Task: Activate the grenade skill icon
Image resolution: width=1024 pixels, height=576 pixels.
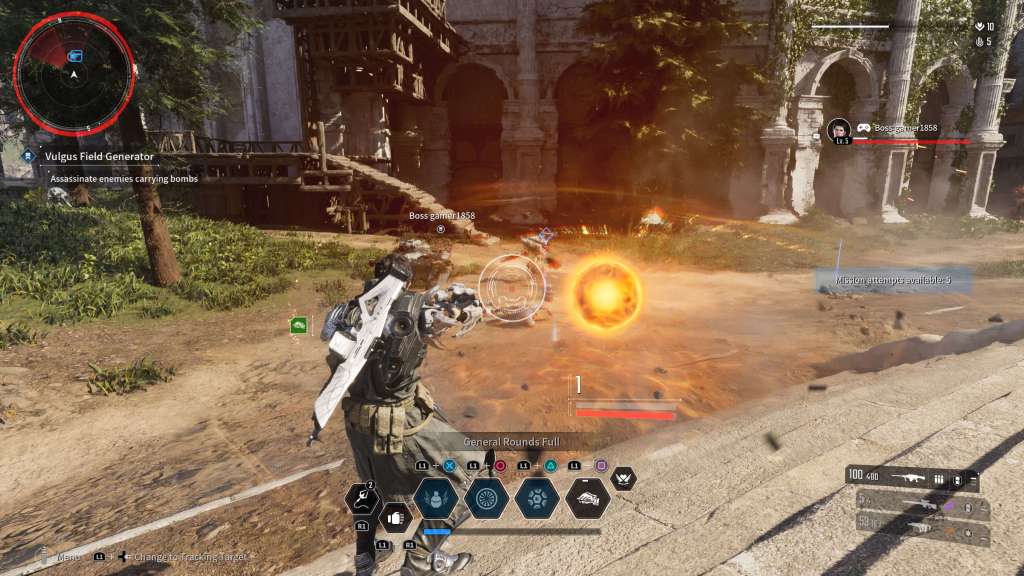Action: click(x=436, y=497)
